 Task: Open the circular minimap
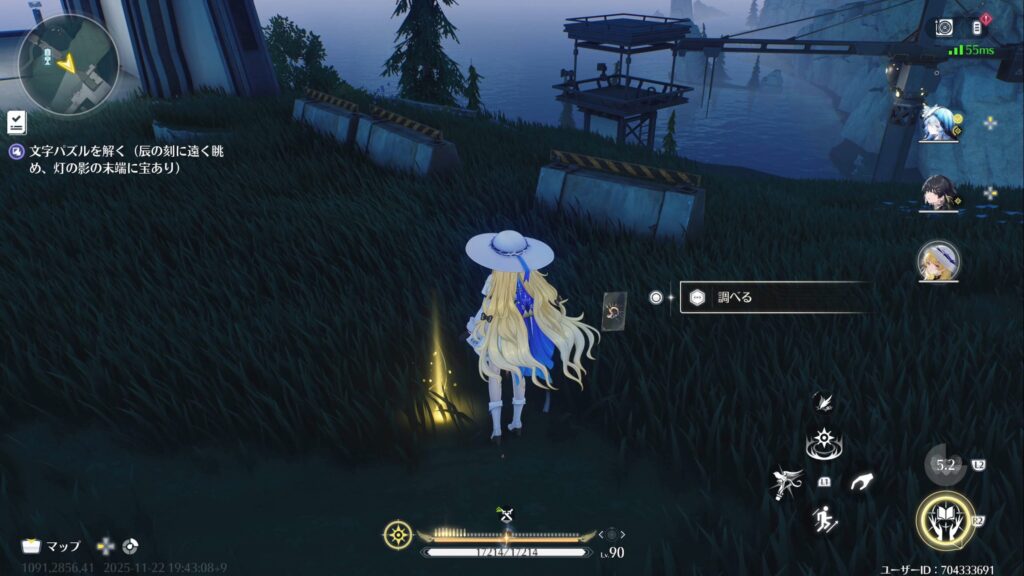click(68, 64)
